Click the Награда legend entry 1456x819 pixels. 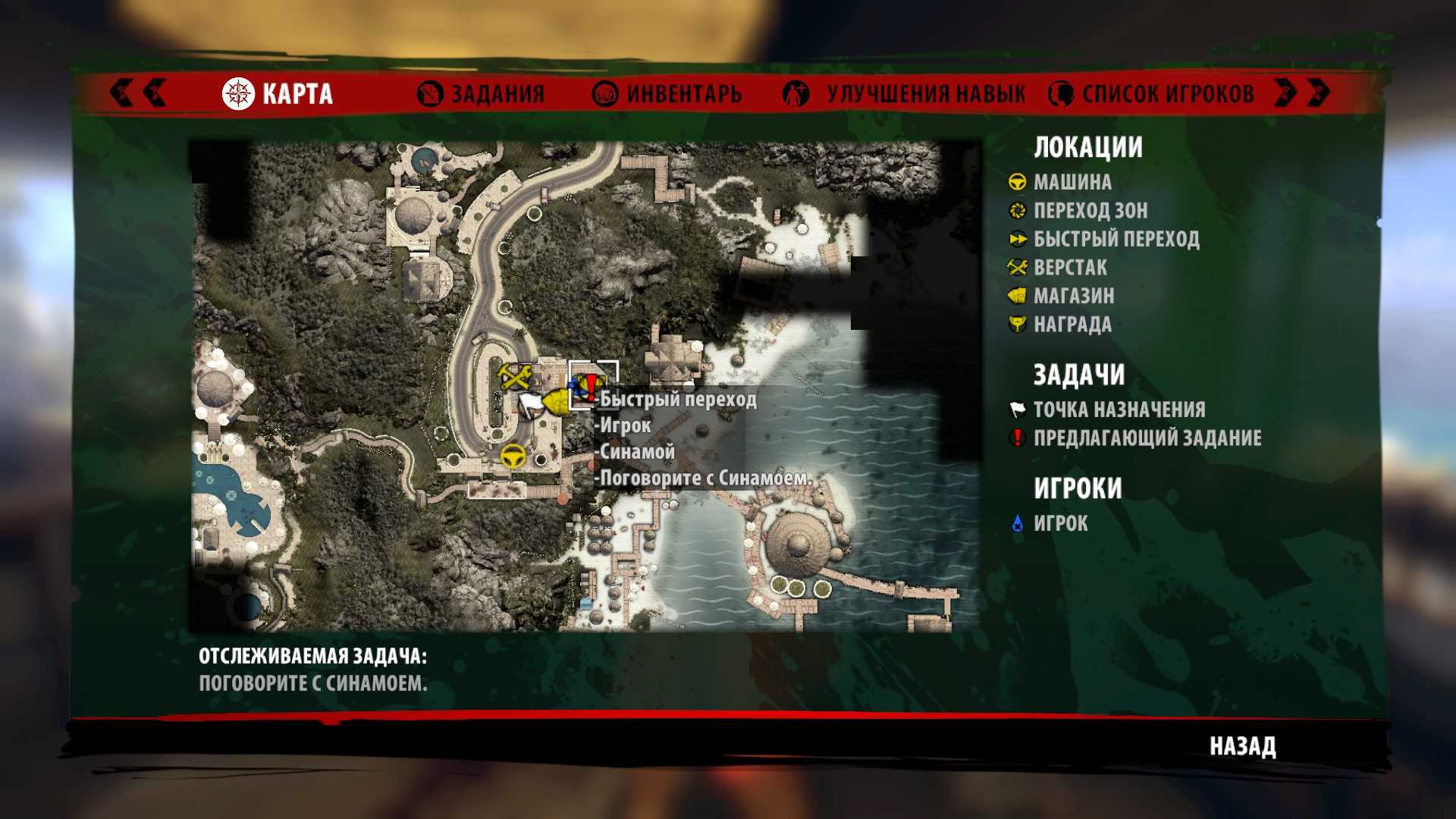click(x=1072, y=325)
